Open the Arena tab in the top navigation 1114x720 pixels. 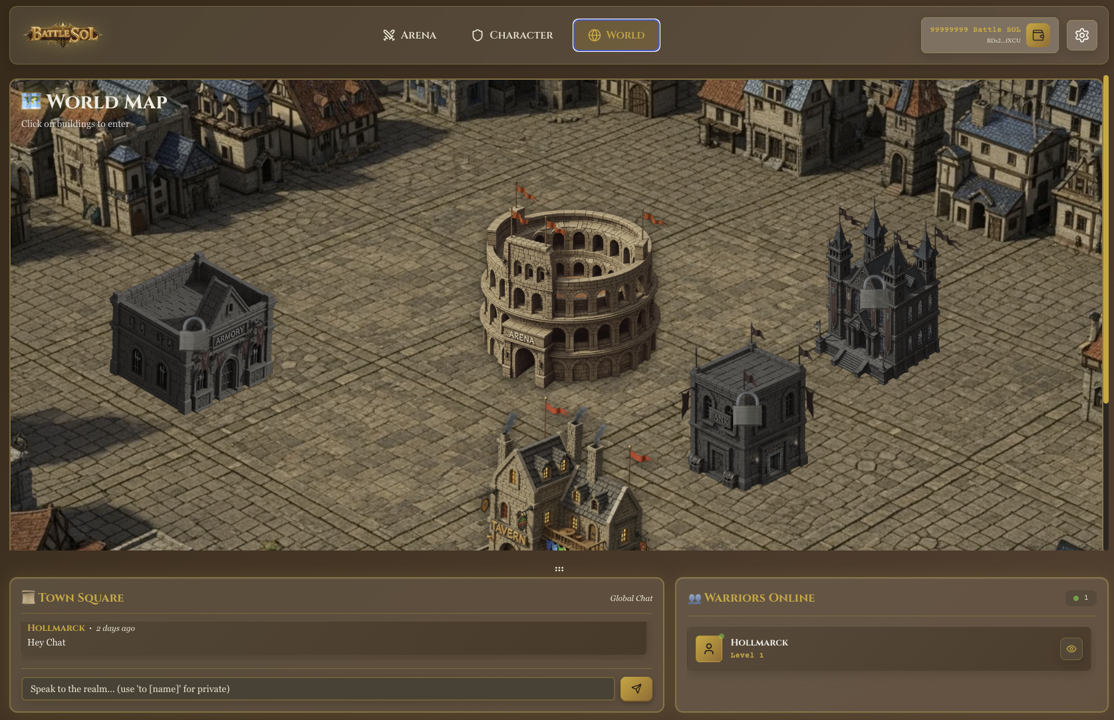point(409,35)
